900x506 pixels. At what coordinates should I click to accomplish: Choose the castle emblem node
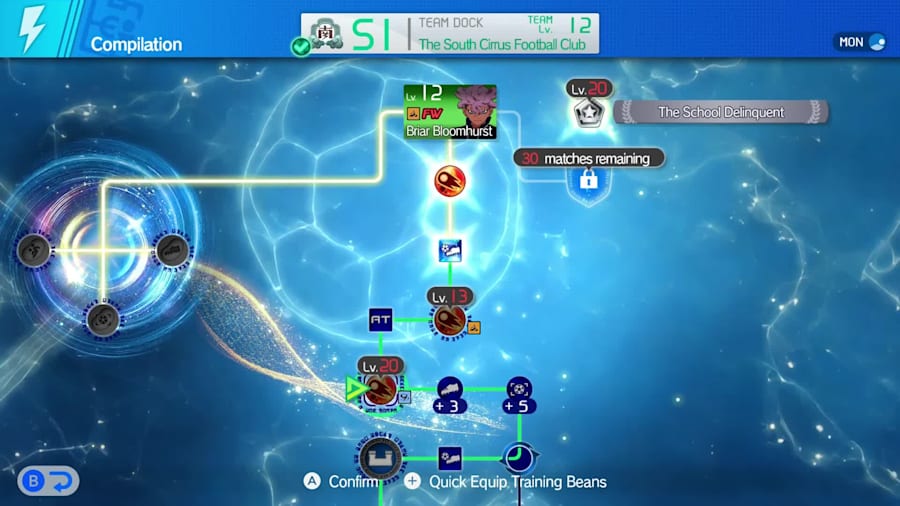[380, 459]
